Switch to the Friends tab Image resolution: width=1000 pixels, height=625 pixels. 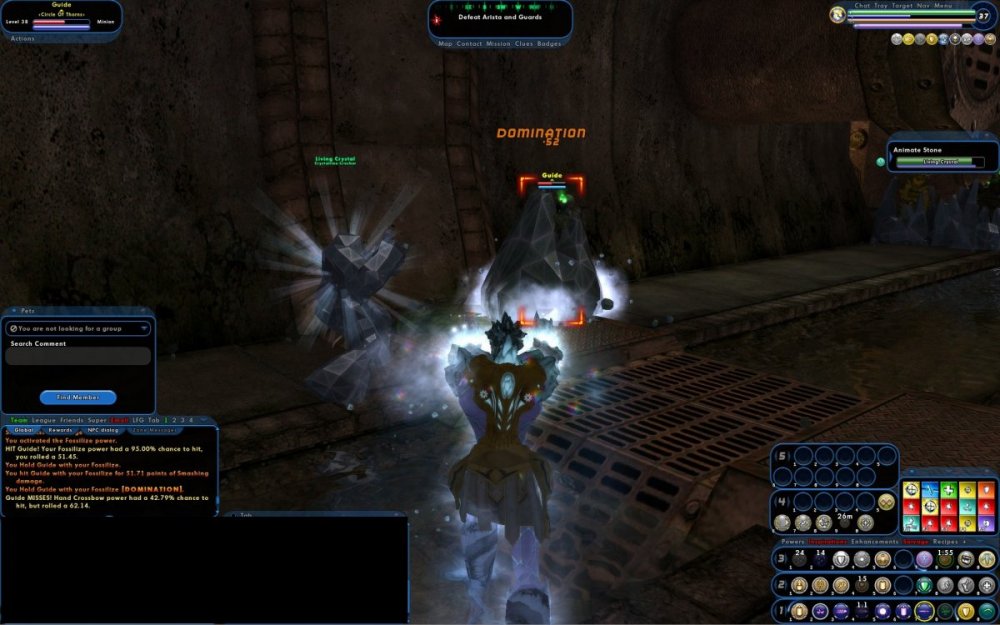click(71, 420)
